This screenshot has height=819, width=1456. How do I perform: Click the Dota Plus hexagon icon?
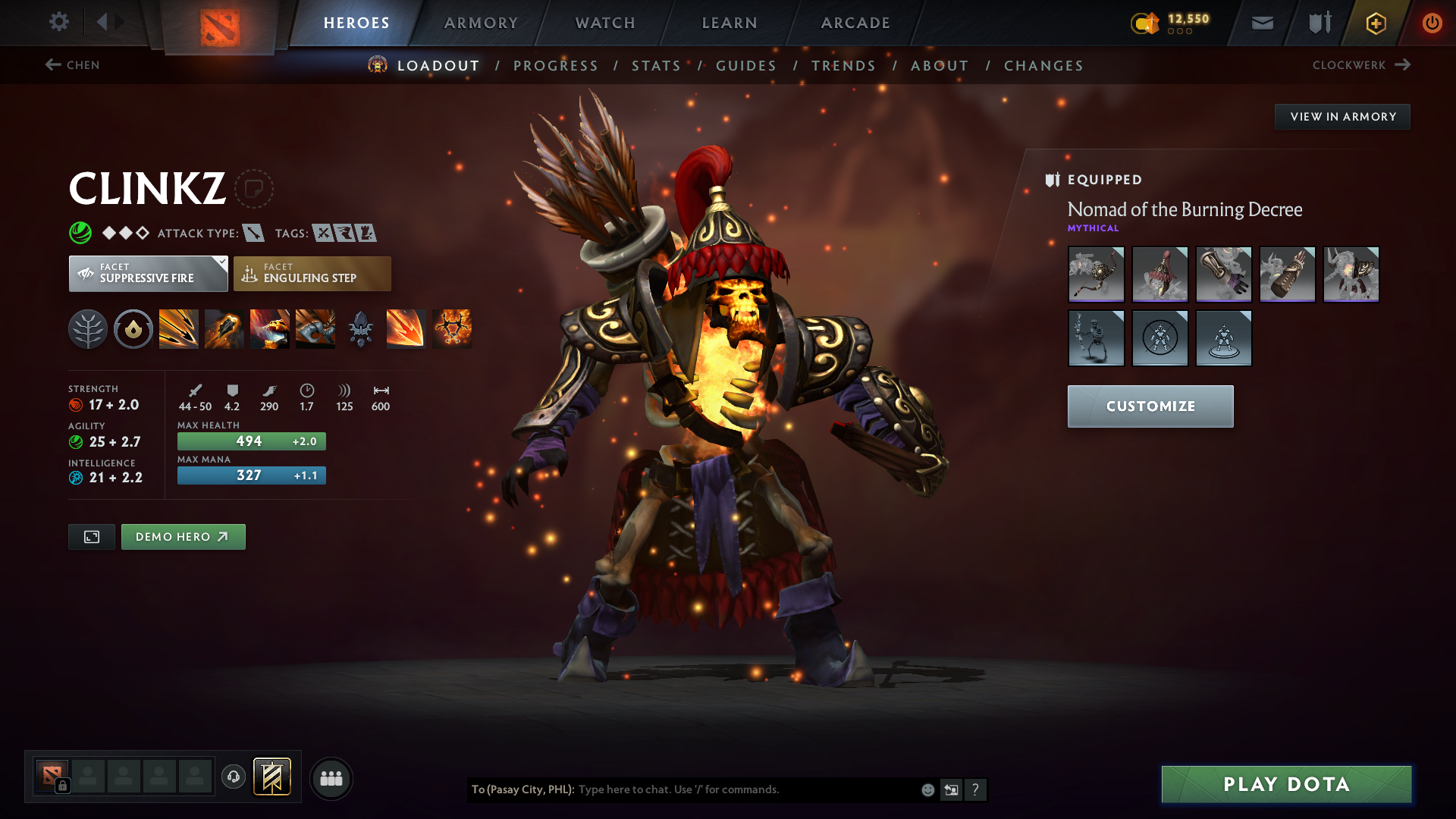[x=1375, y=23]
